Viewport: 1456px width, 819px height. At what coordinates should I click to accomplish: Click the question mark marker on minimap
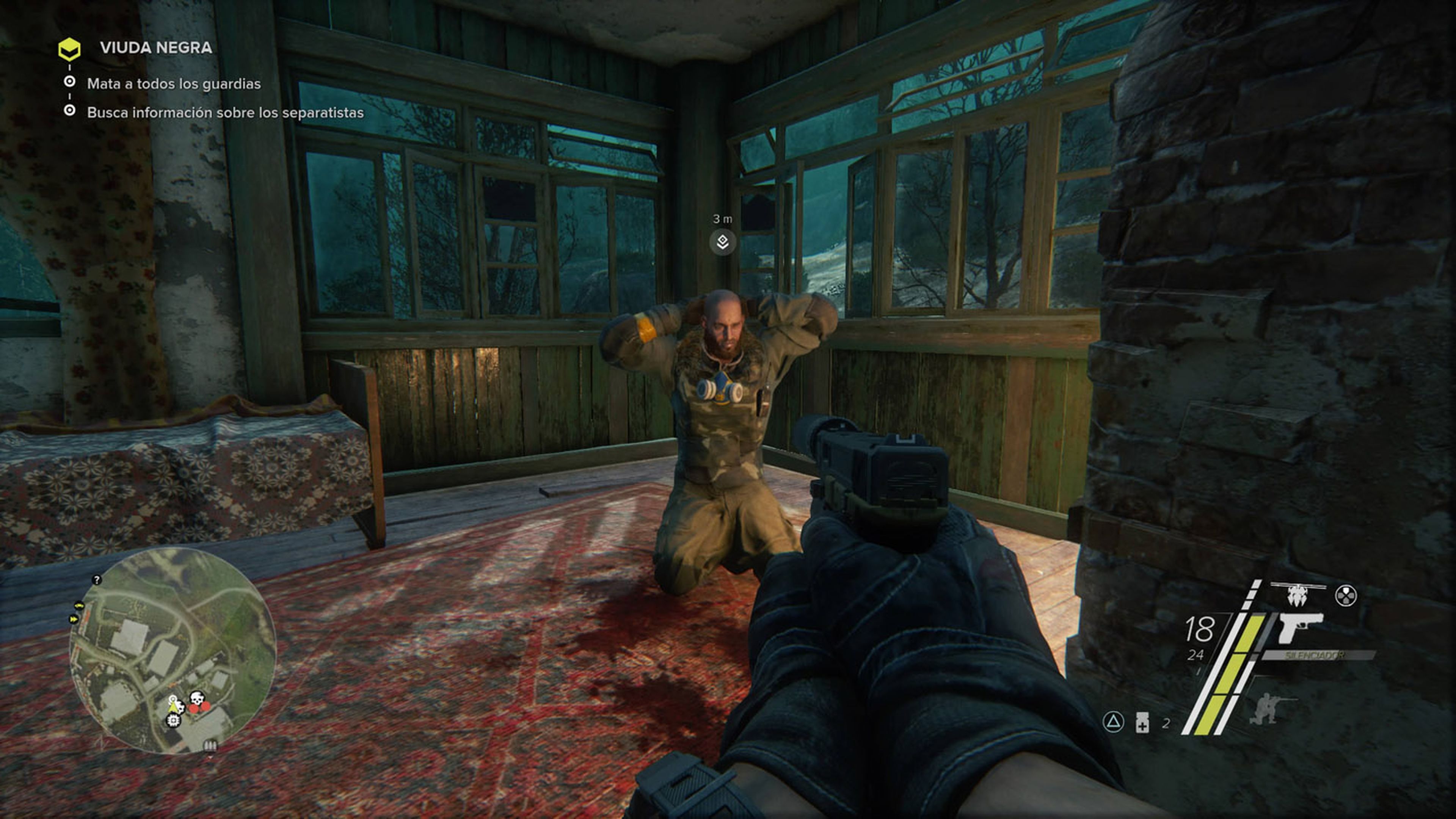97,580
